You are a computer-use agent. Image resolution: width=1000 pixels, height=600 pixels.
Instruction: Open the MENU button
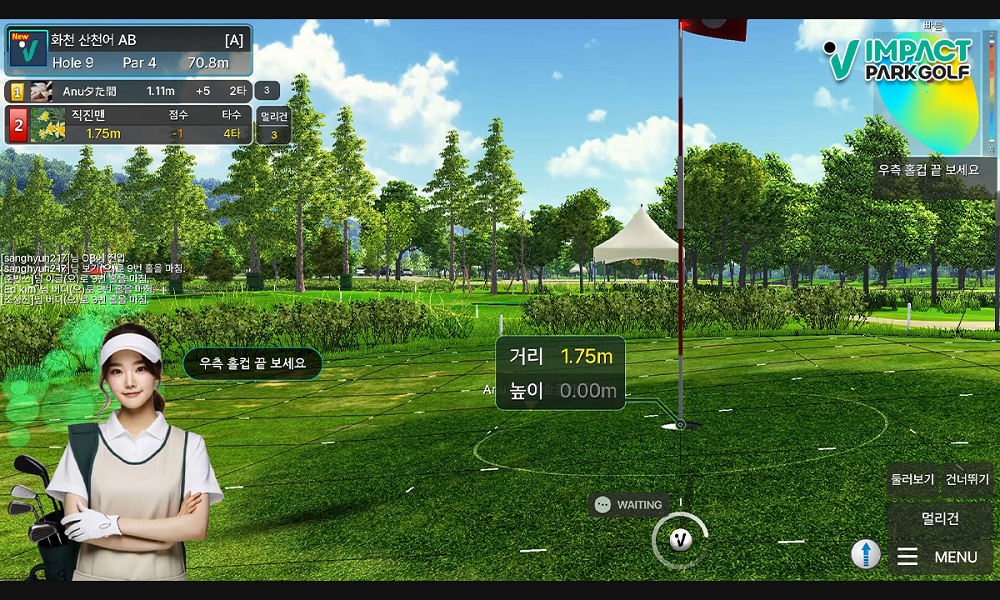pos(940,557)
